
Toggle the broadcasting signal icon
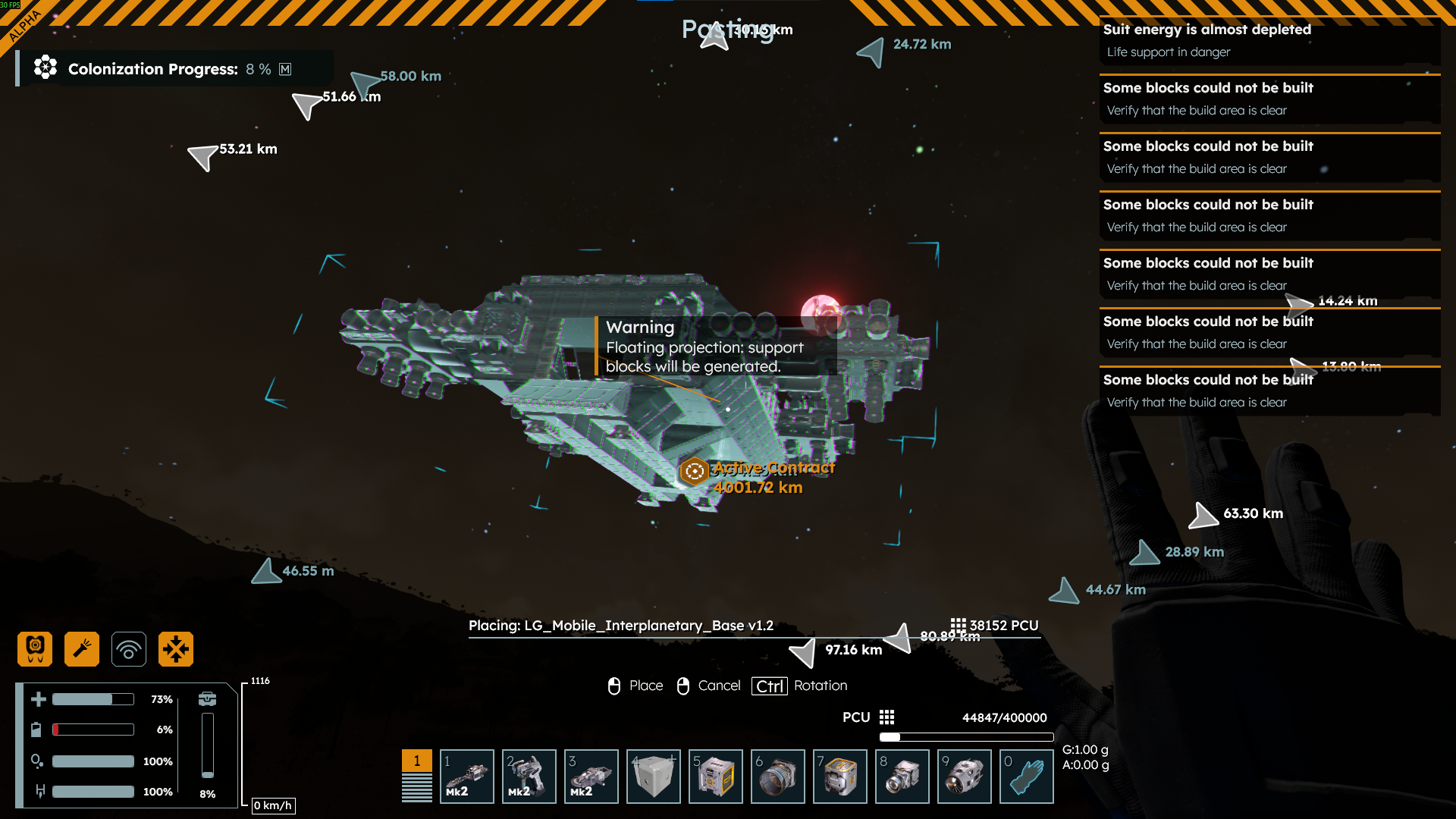[x=129, y=649]
